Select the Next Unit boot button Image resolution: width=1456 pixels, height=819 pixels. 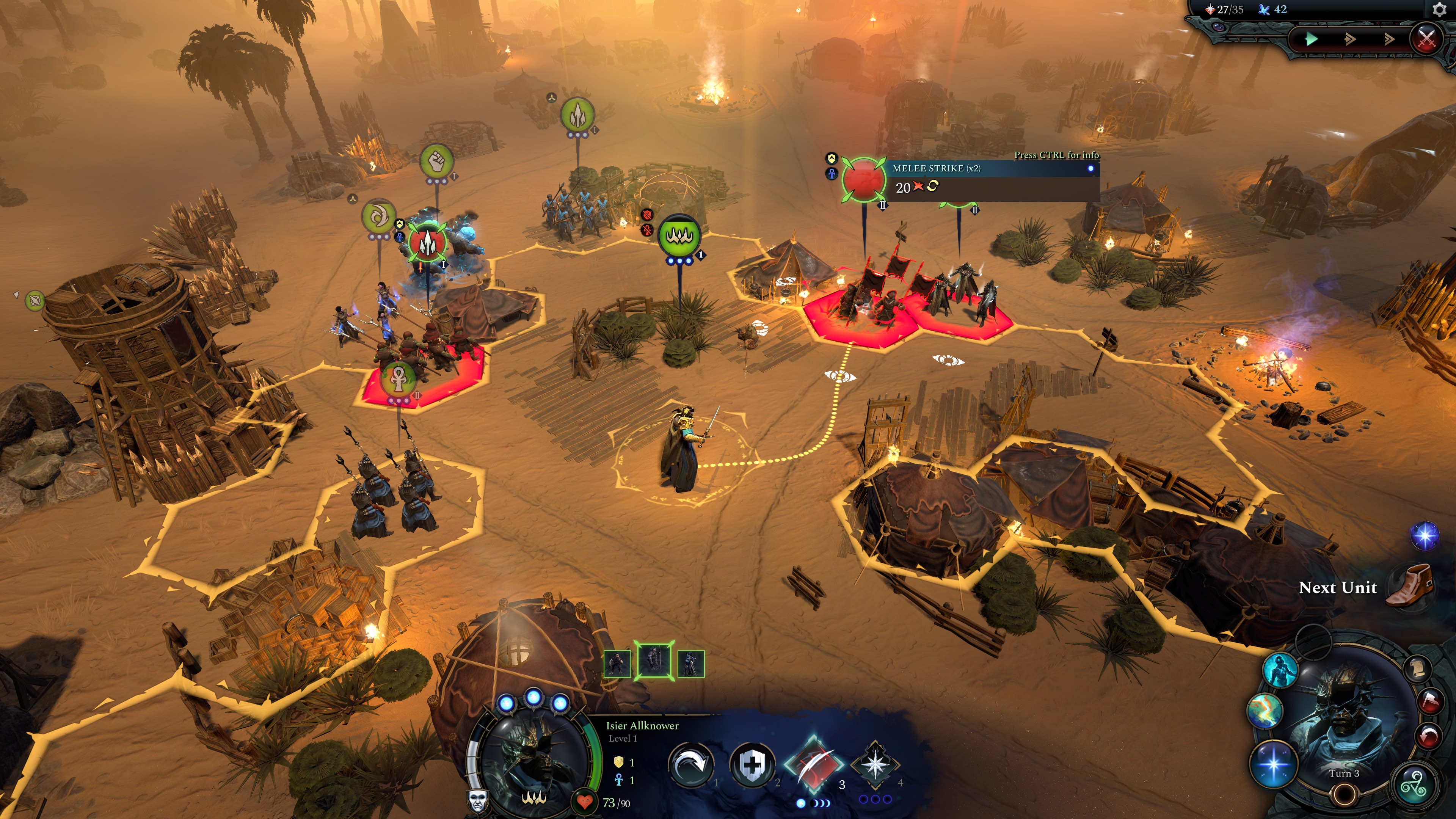coord(1411,585)
